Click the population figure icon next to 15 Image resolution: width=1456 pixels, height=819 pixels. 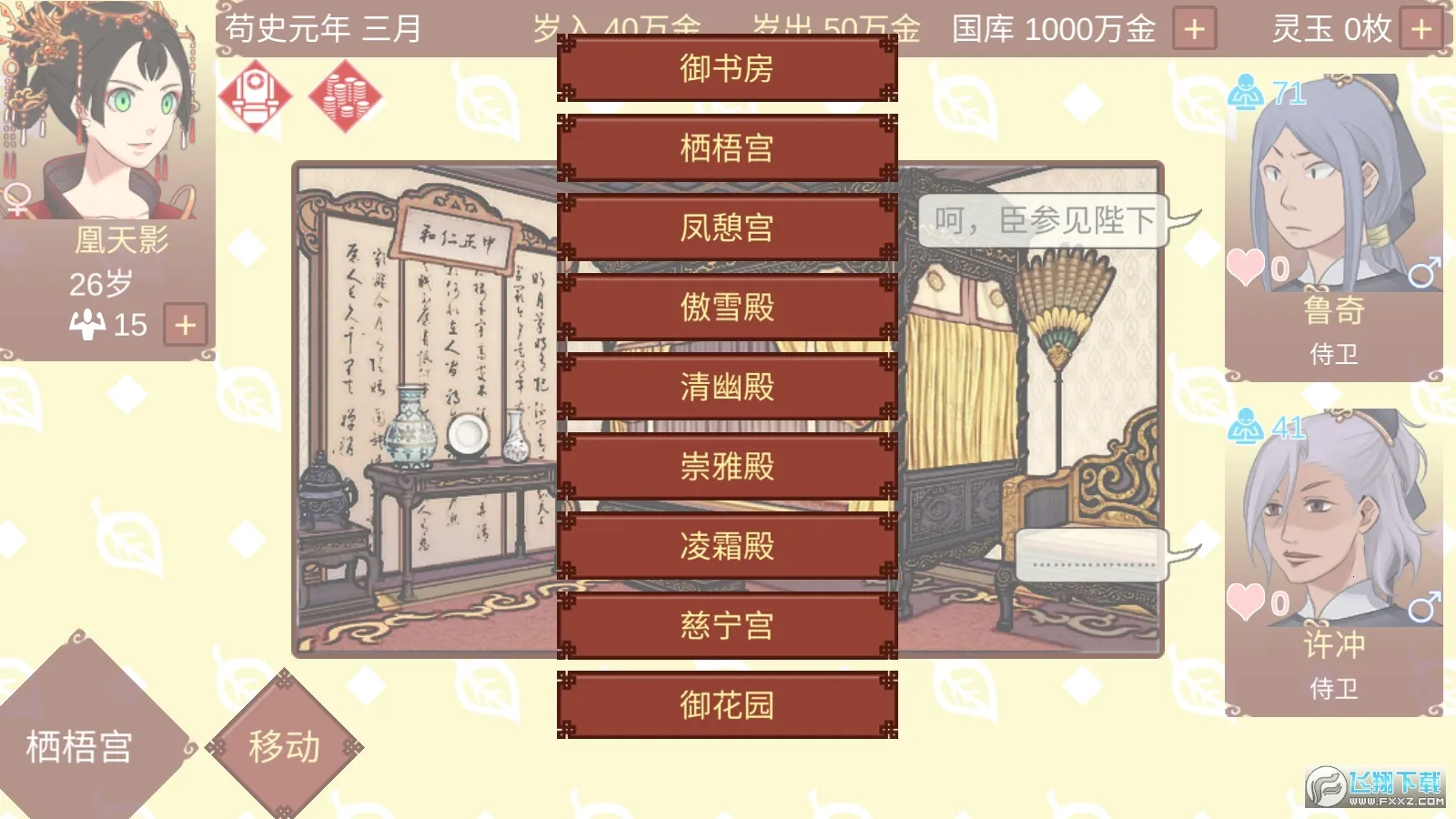click(87, 323)
